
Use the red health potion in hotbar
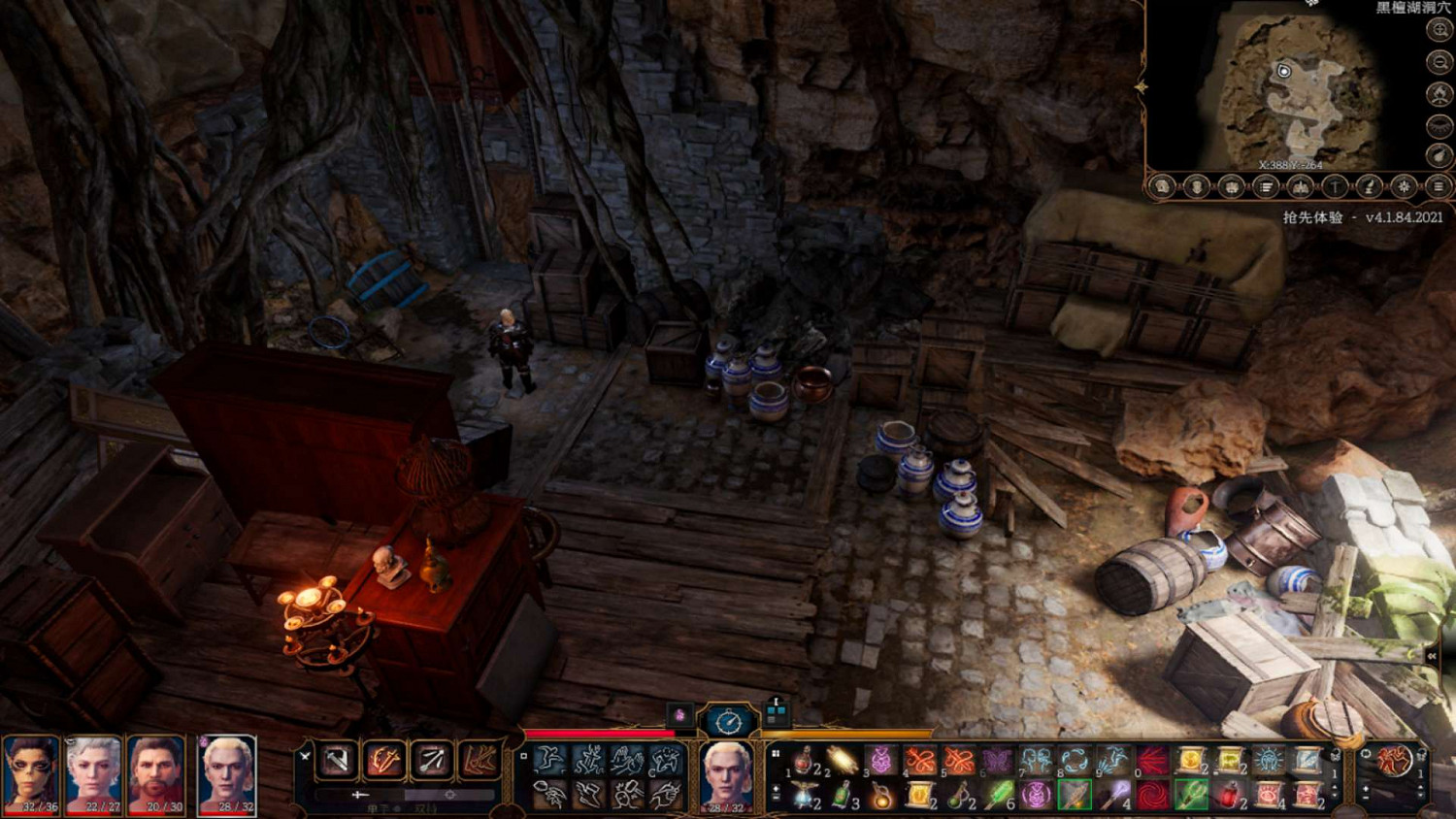click(805, 761)
